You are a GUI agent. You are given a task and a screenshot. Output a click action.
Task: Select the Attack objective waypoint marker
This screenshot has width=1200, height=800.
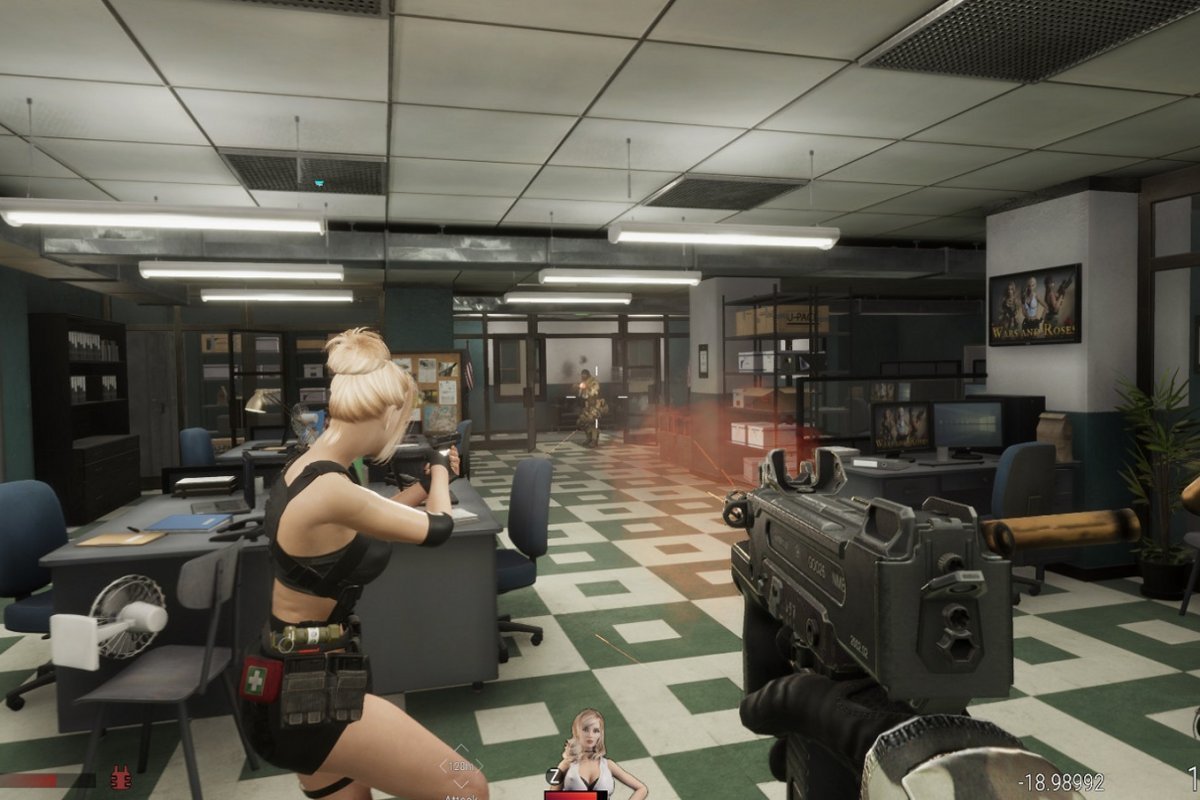pos(461,767)
